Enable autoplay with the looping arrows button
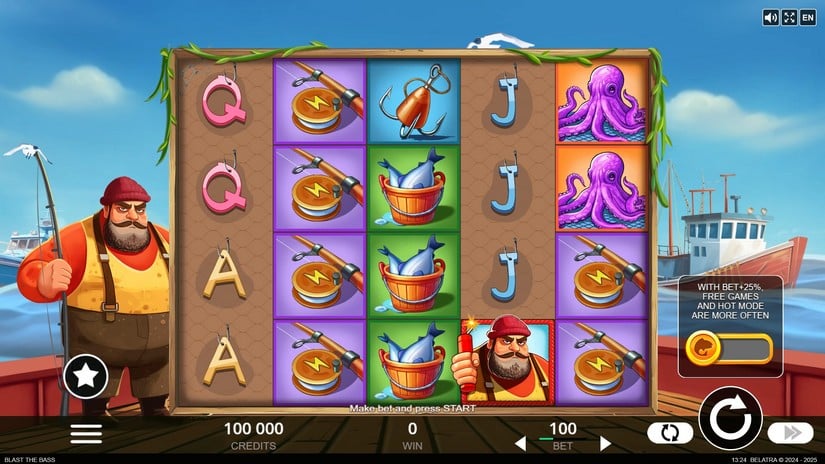Image resolution: width=825 pixels, height=464 pixels. click(x=670, y=433)
